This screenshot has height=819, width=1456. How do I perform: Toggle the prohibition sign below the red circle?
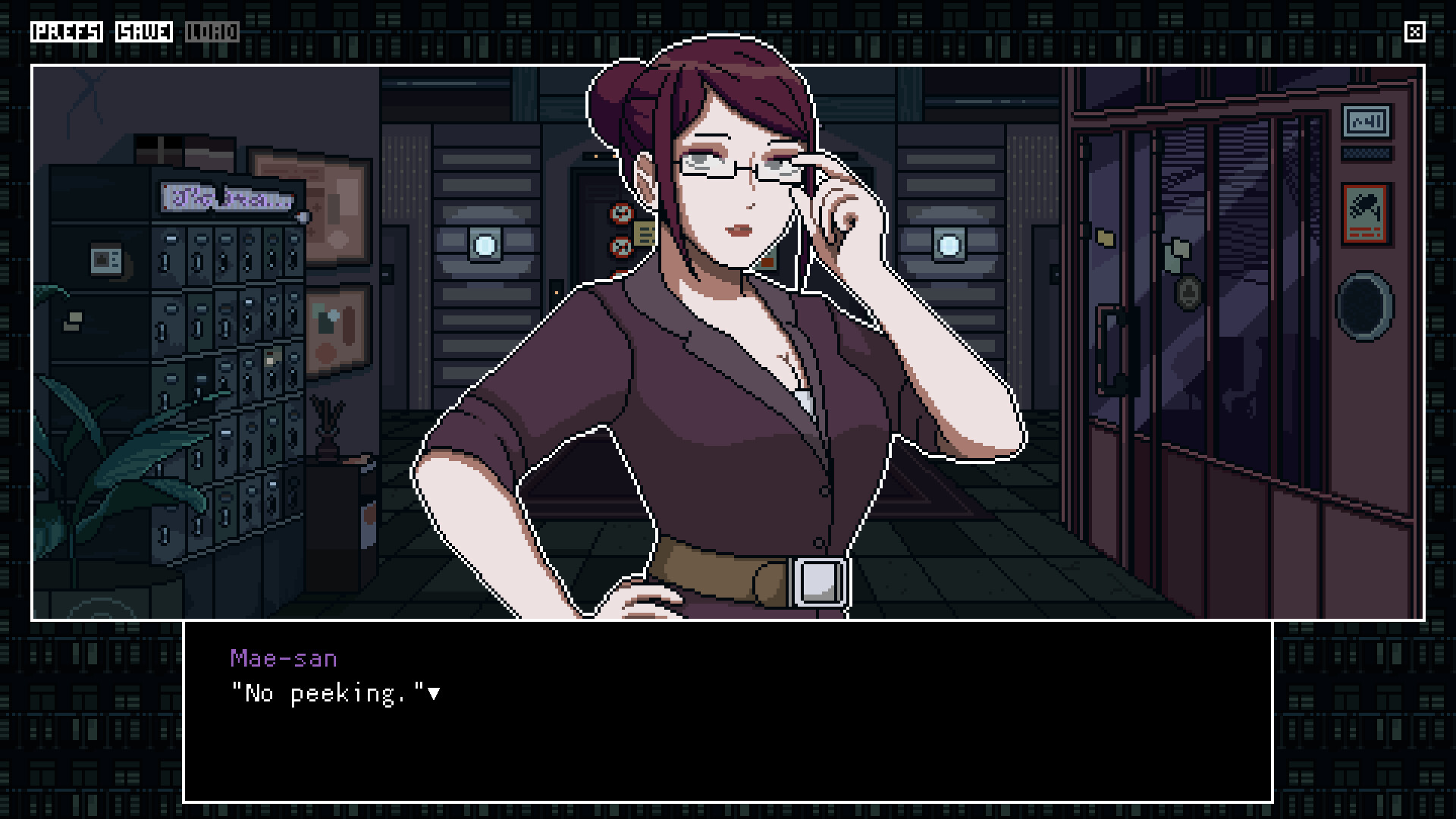620,246
